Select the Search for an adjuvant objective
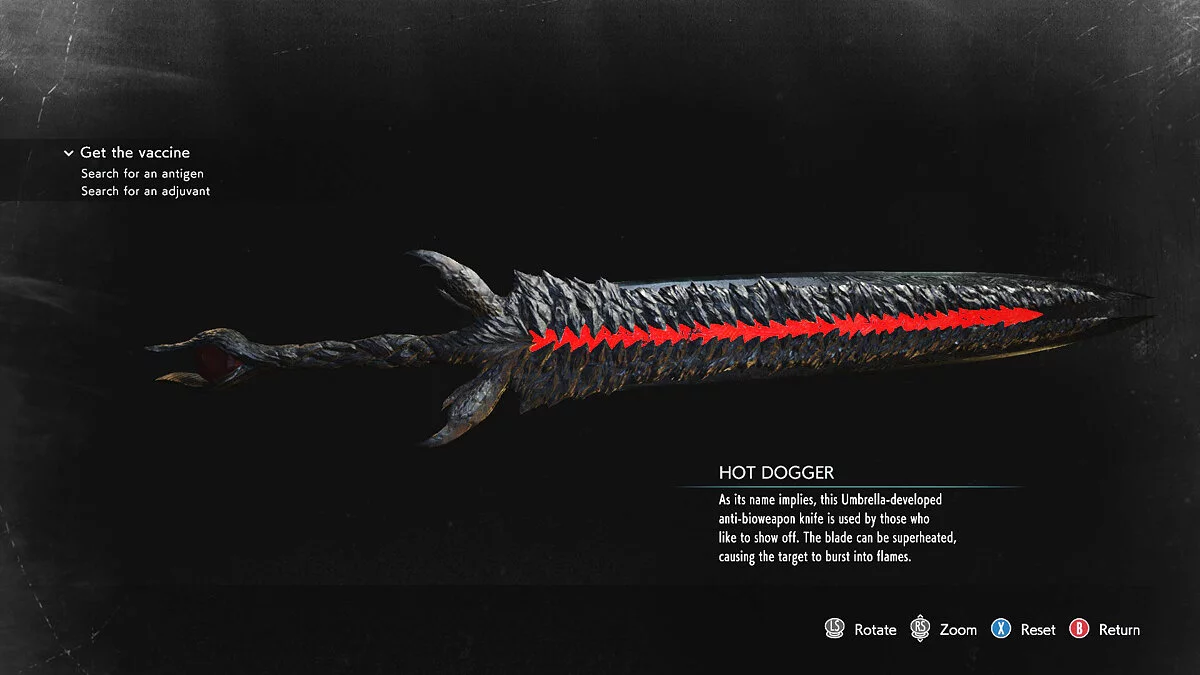Image resolution: width=1200 pixels, height=675 pixels. pyautogui.click(x=145, y=191)
